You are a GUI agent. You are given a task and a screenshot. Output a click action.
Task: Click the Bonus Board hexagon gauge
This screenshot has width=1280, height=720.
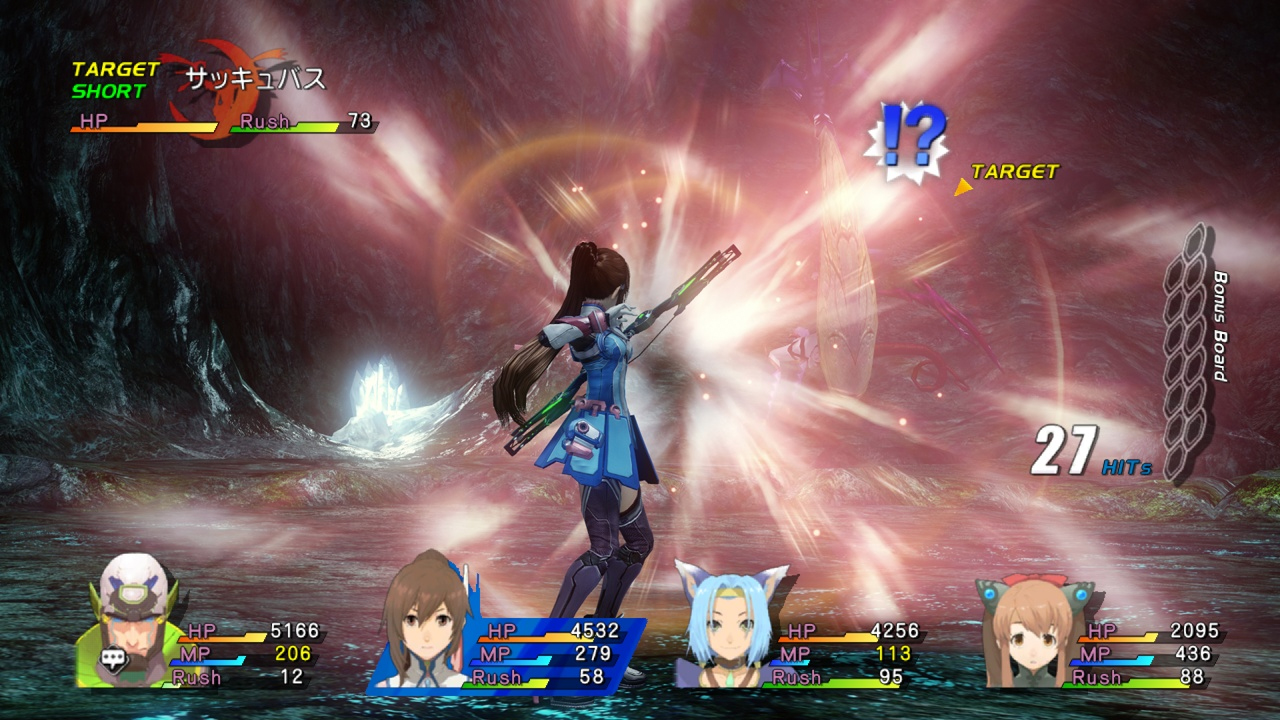(x=1187, y=352)
